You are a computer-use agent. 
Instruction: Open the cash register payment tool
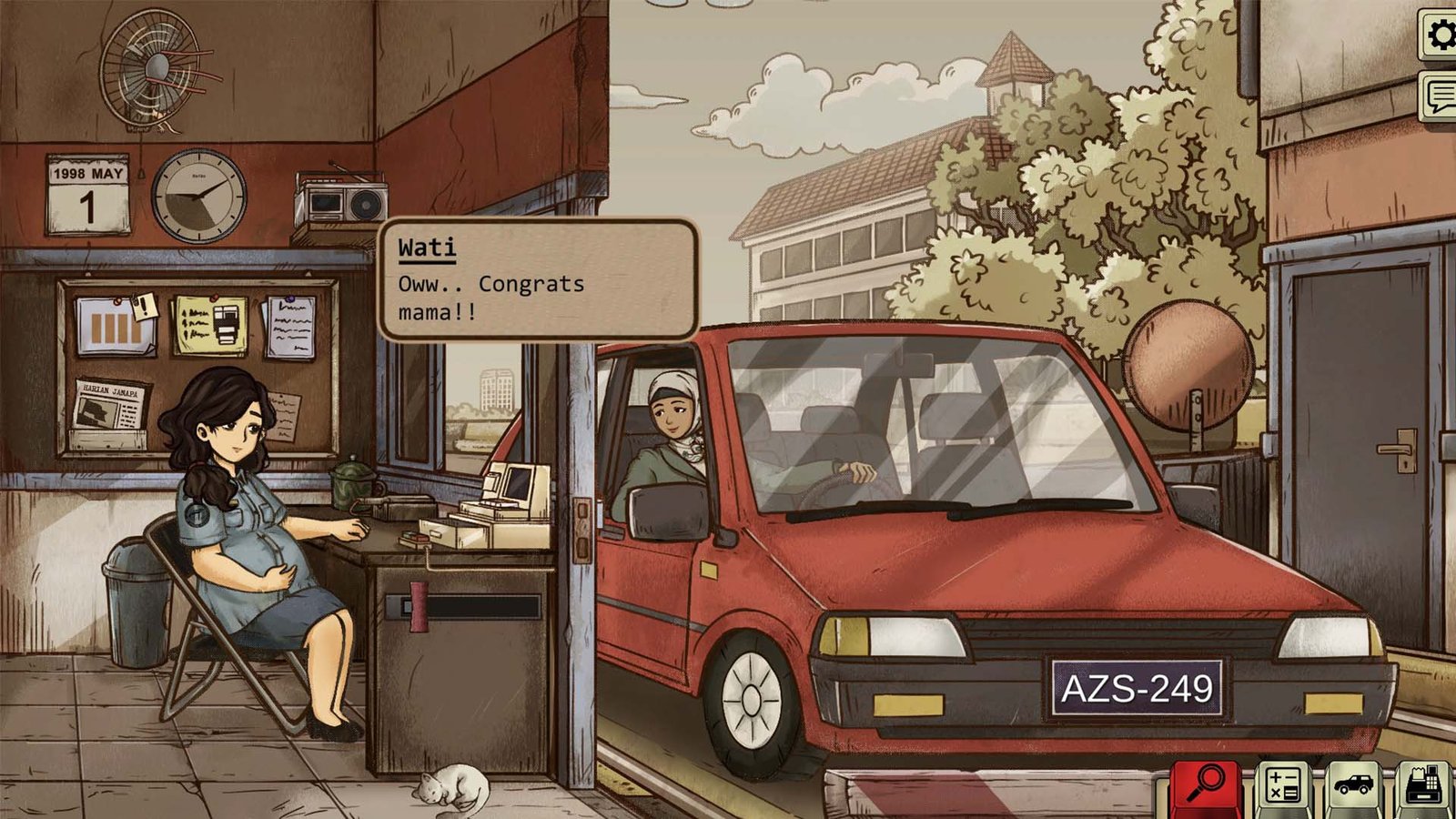1424,783
